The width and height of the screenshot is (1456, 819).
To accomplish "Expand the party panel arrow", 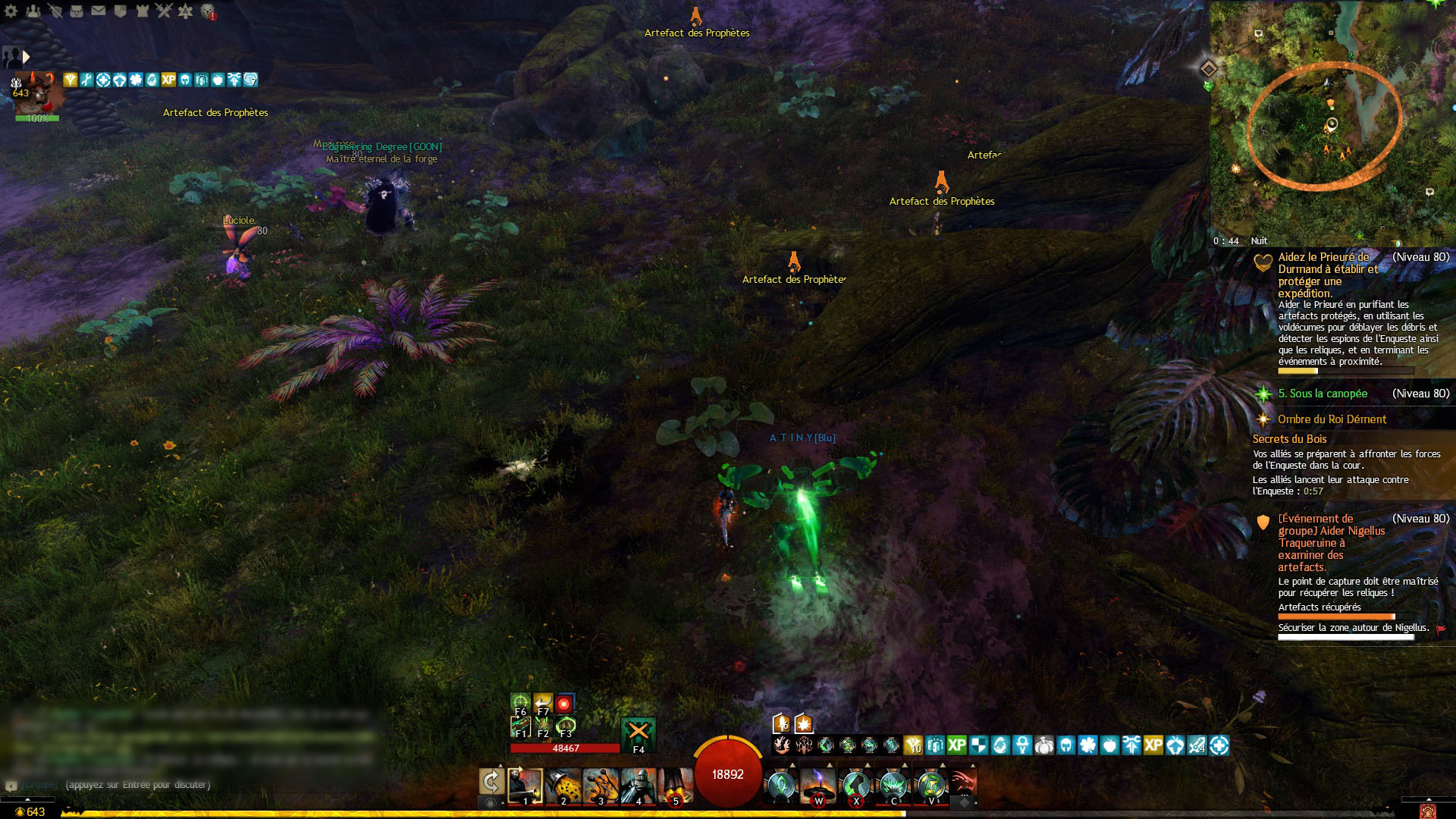I will click(27, 57).
